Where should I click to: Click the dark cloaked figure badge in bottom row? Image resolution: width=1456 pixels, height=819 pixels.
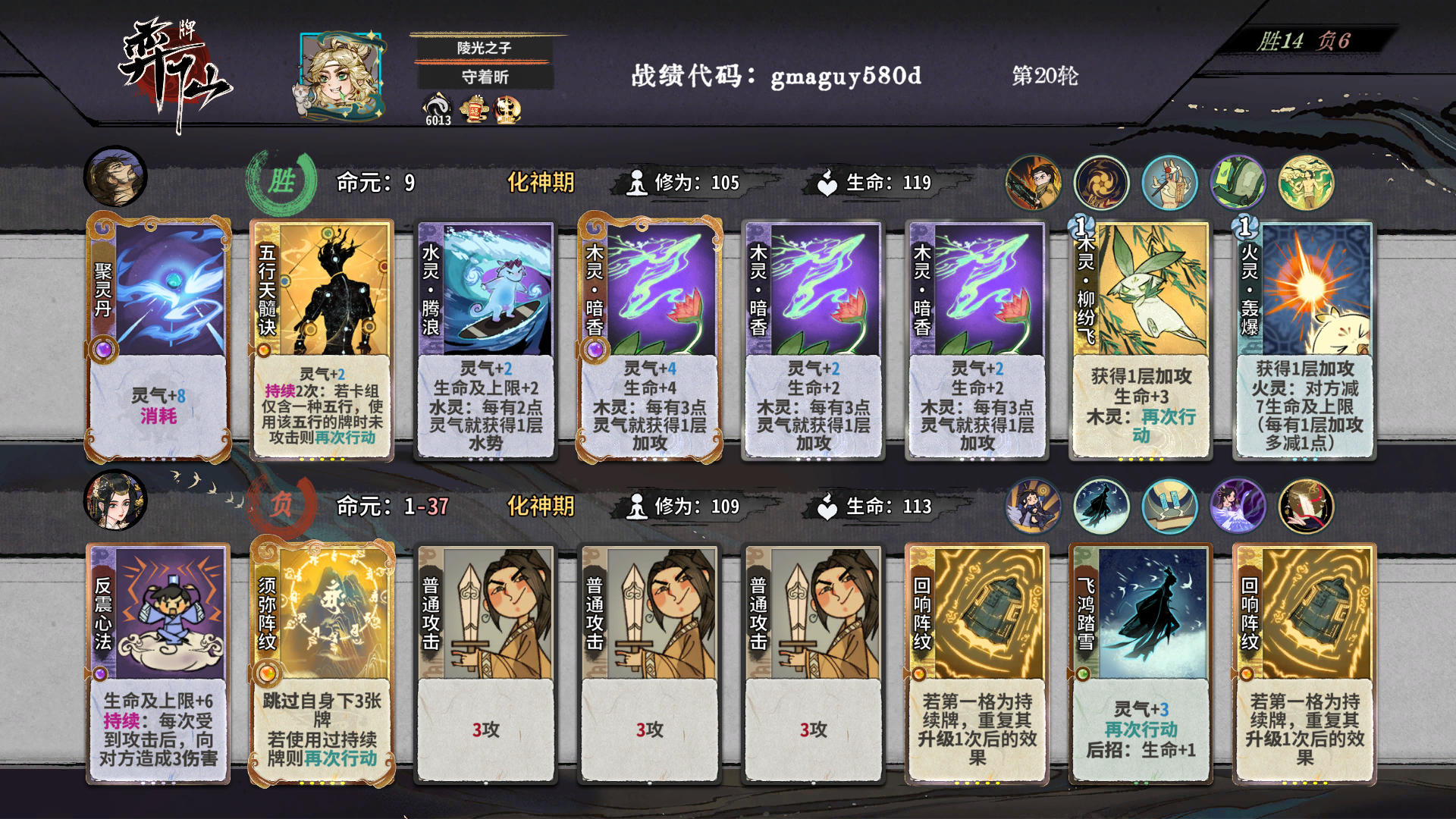1101,506
